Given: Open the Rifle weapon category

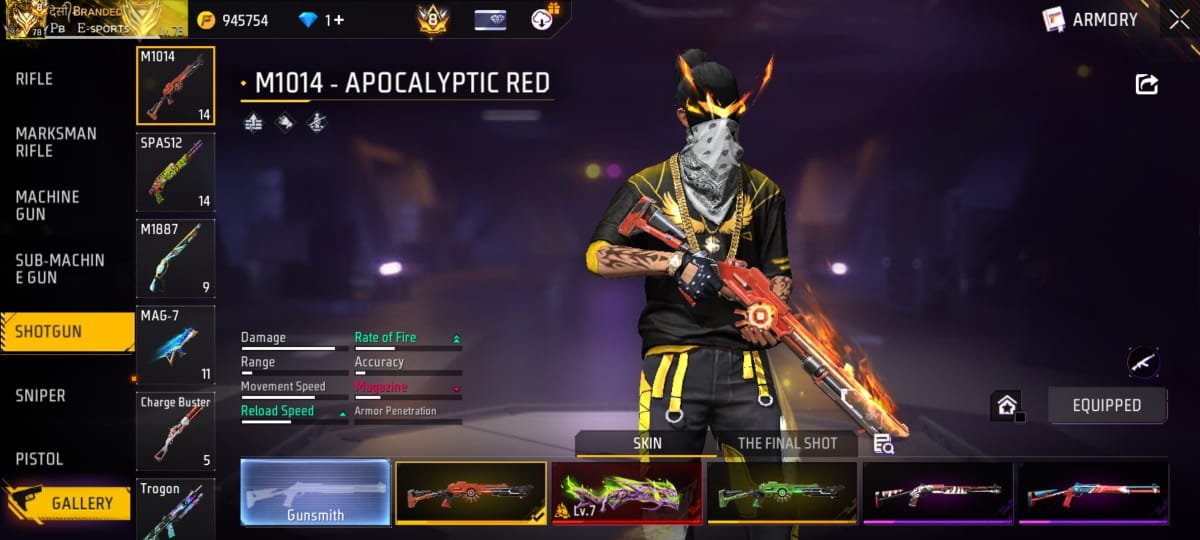Looking at the screenshot, I should [35, 79].
